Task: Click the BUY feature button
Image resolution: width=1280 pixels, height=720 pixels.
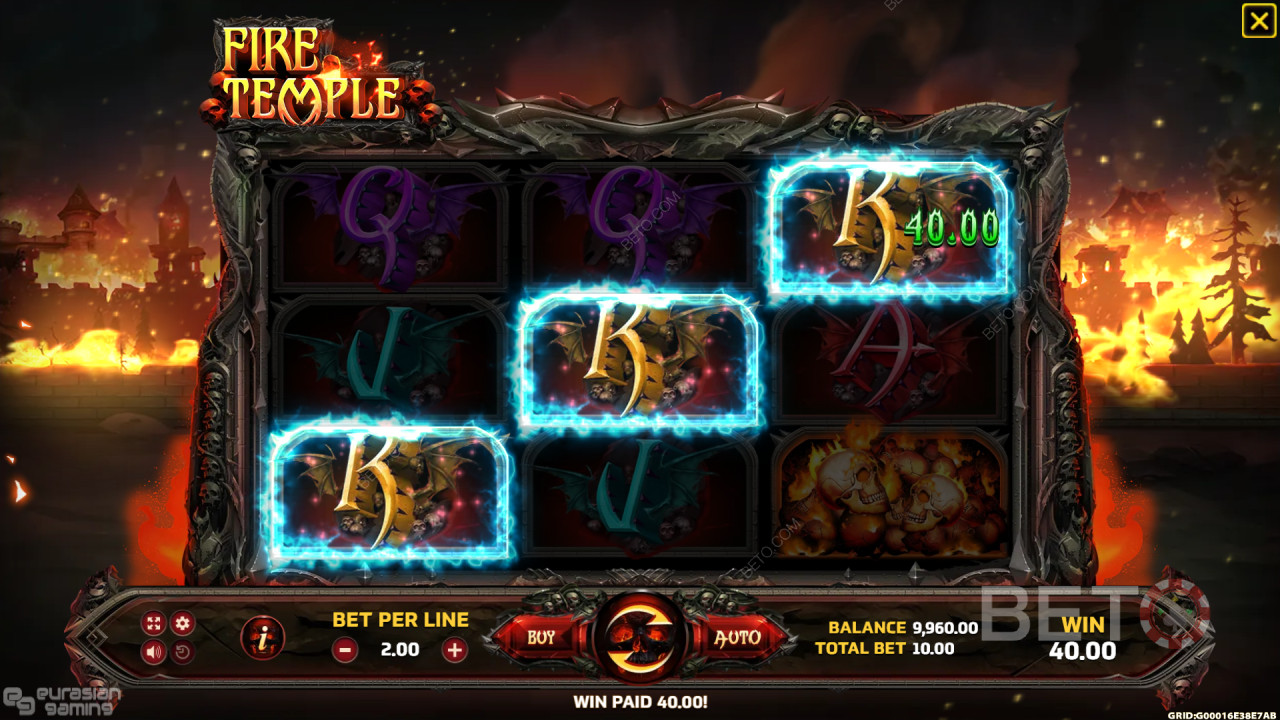Action: click(x=540, y=636)
